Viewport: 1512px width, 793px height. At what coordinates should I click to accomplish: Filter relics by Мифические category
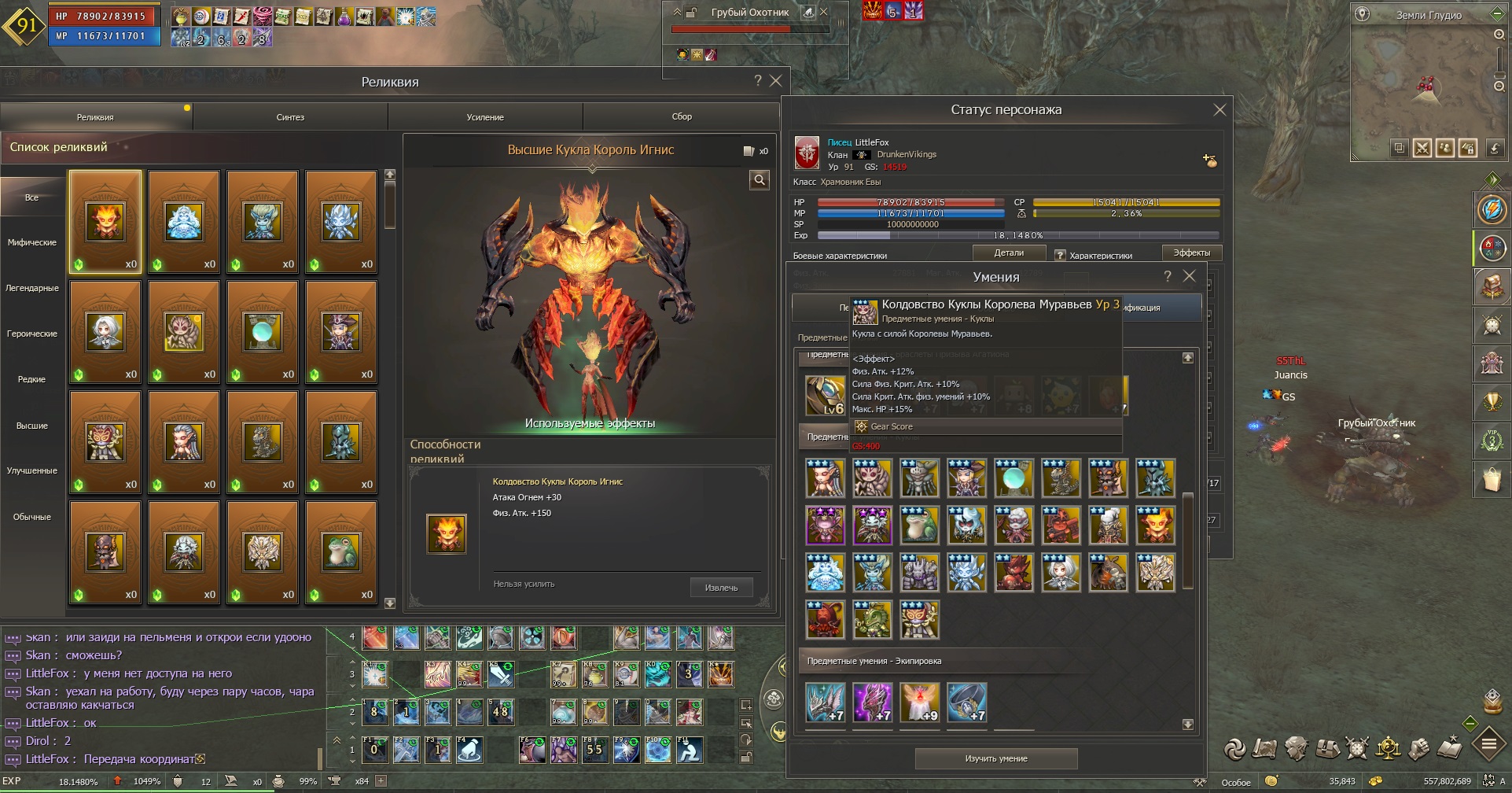(x=32, y=242)
